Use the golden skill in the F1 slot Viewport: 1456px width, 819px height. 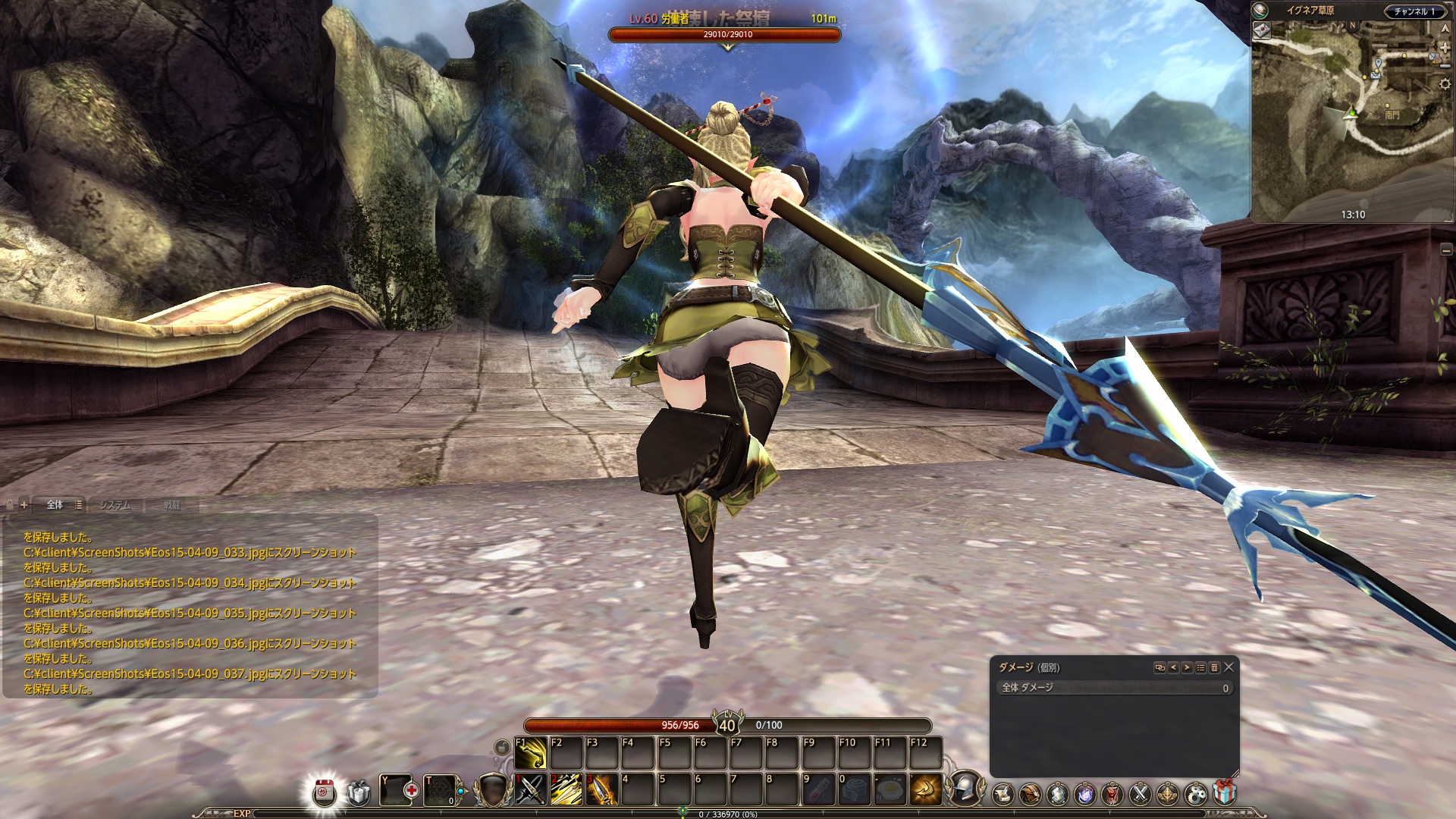pyautogui.click(x=531, y=753)
